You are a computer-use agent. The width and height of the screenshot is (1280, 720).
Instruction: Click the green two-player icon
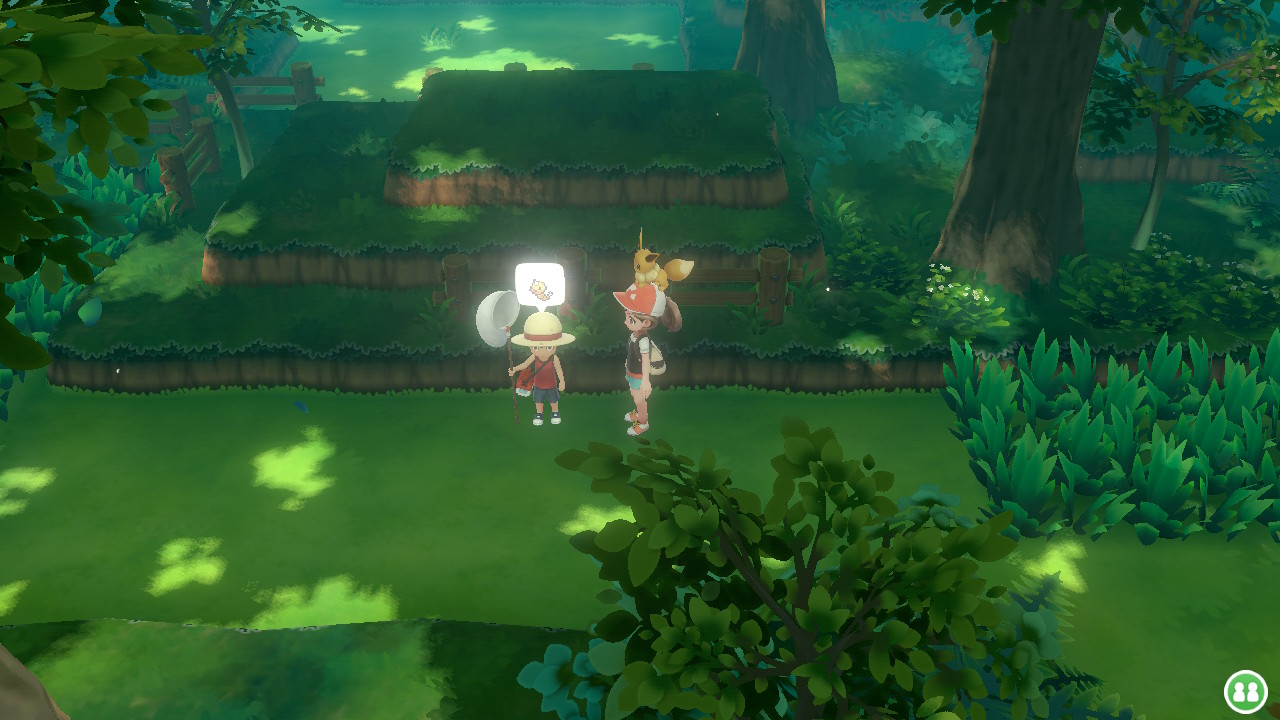tap(1245, 691)
